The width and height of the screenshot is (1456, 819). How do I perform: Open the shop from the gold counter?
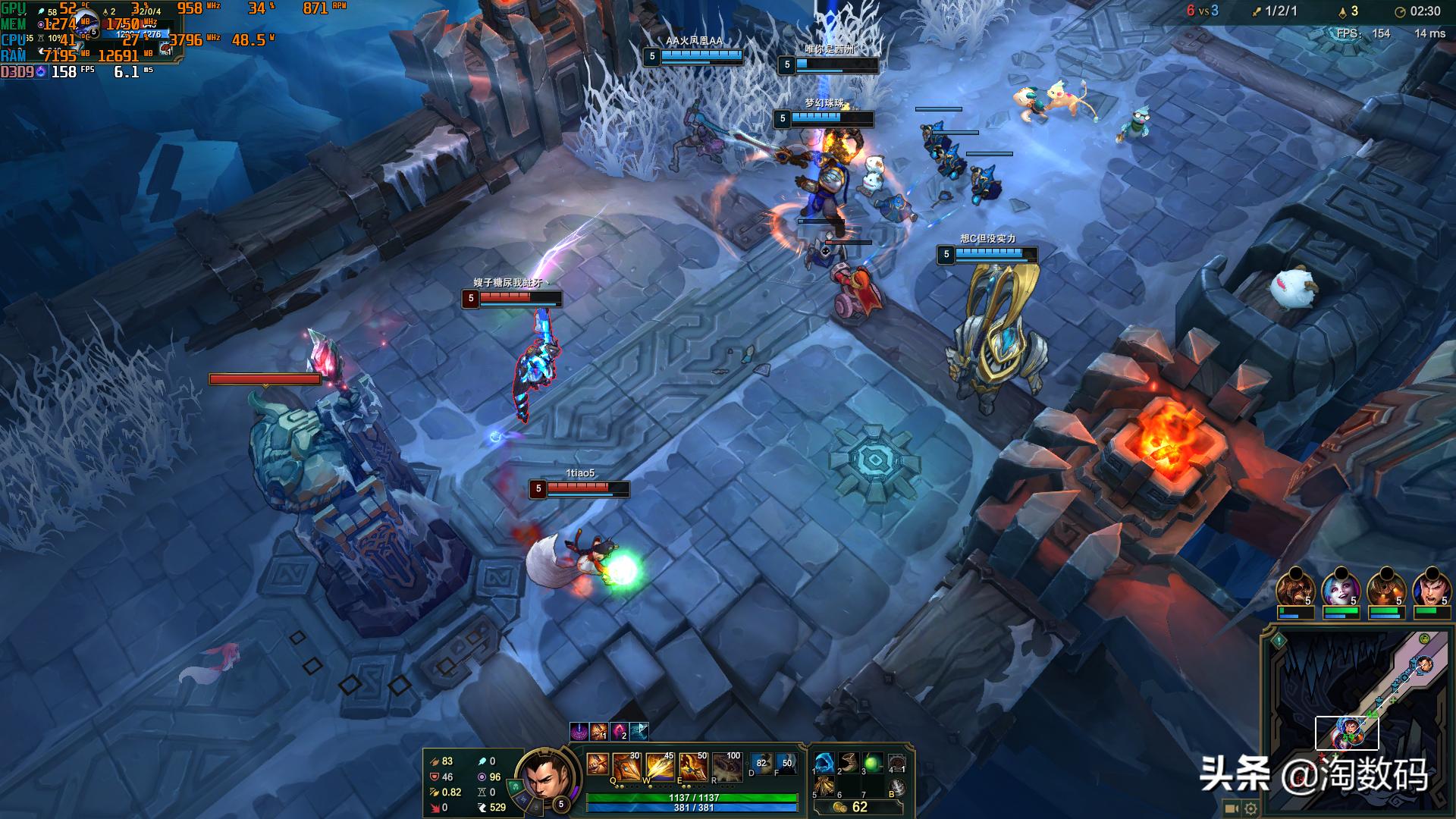[x=851, y=808]
